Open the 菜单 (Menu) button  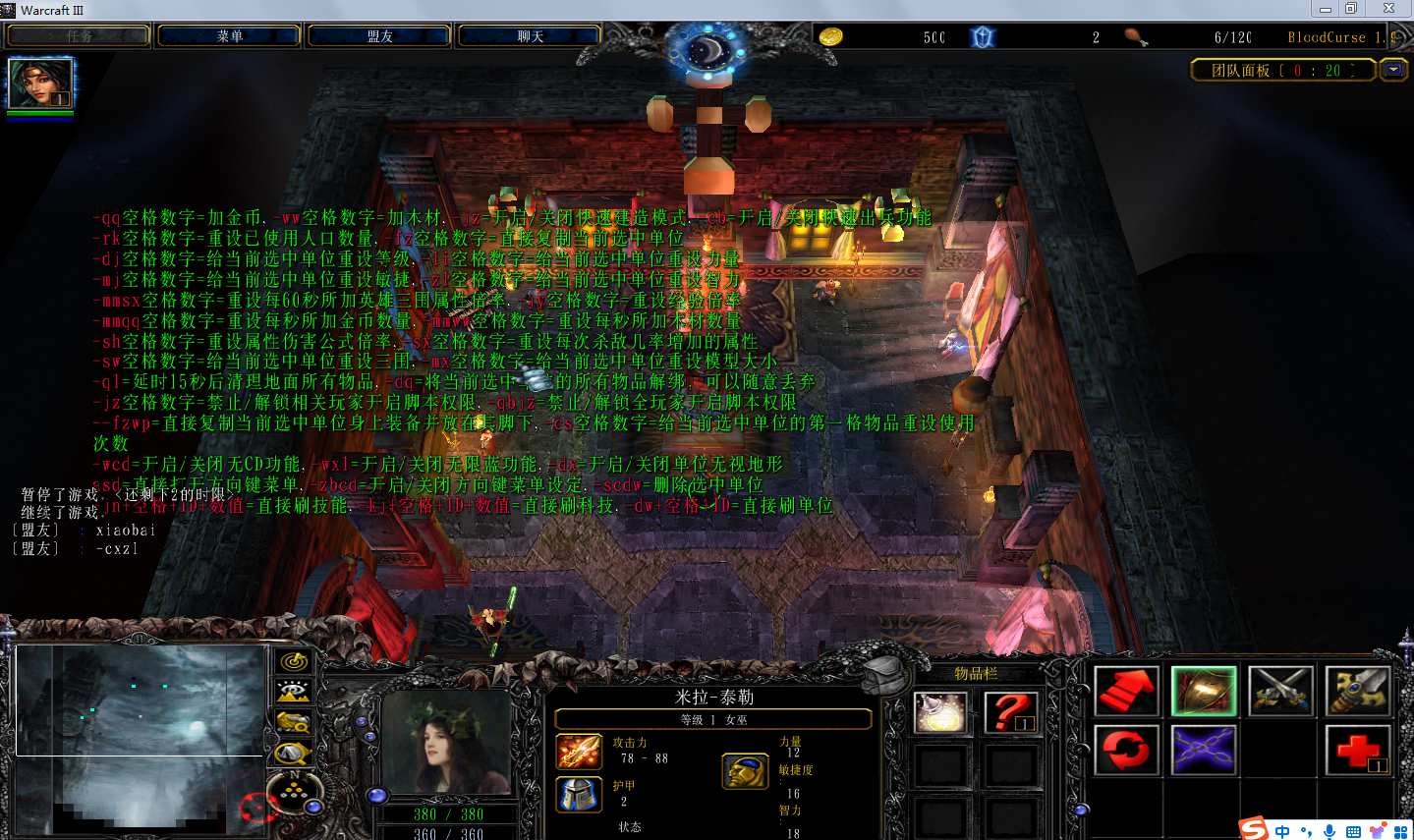(229, 36)
